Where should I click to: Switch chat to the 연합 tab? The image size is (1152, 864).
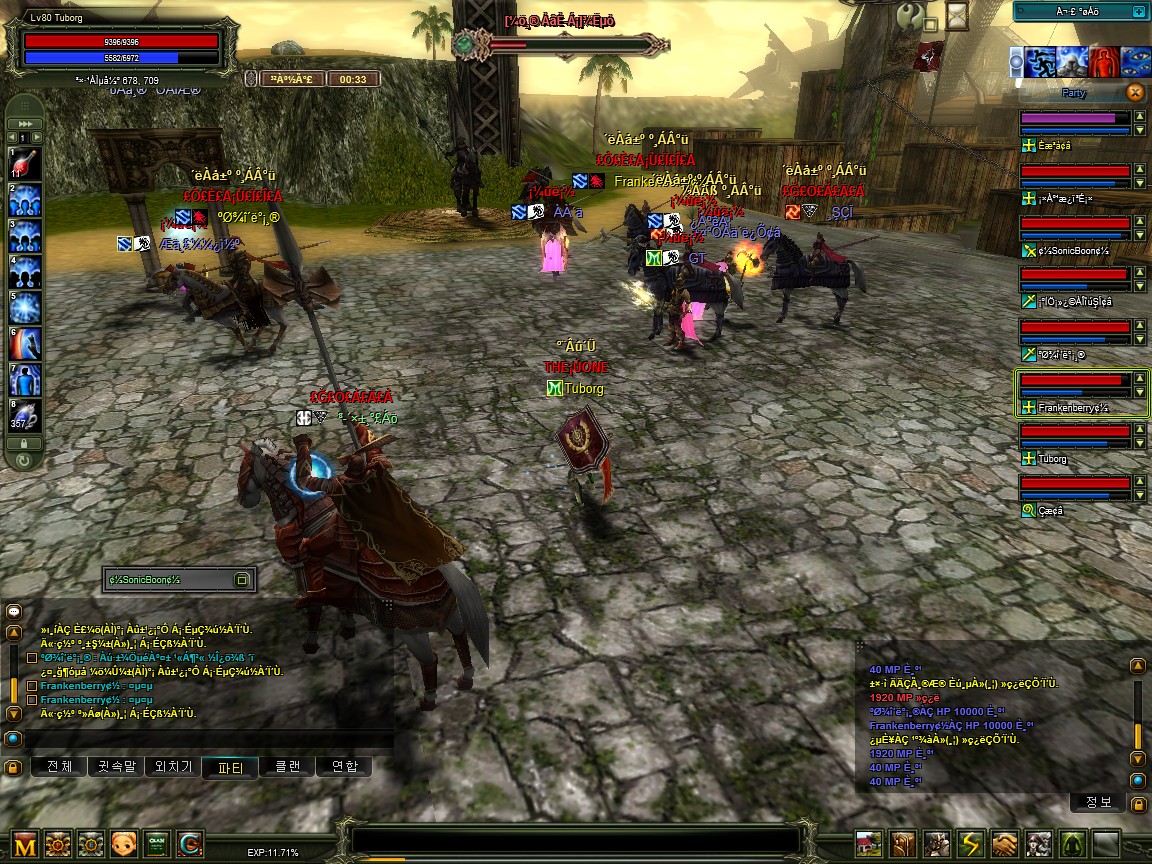(344, 767)
